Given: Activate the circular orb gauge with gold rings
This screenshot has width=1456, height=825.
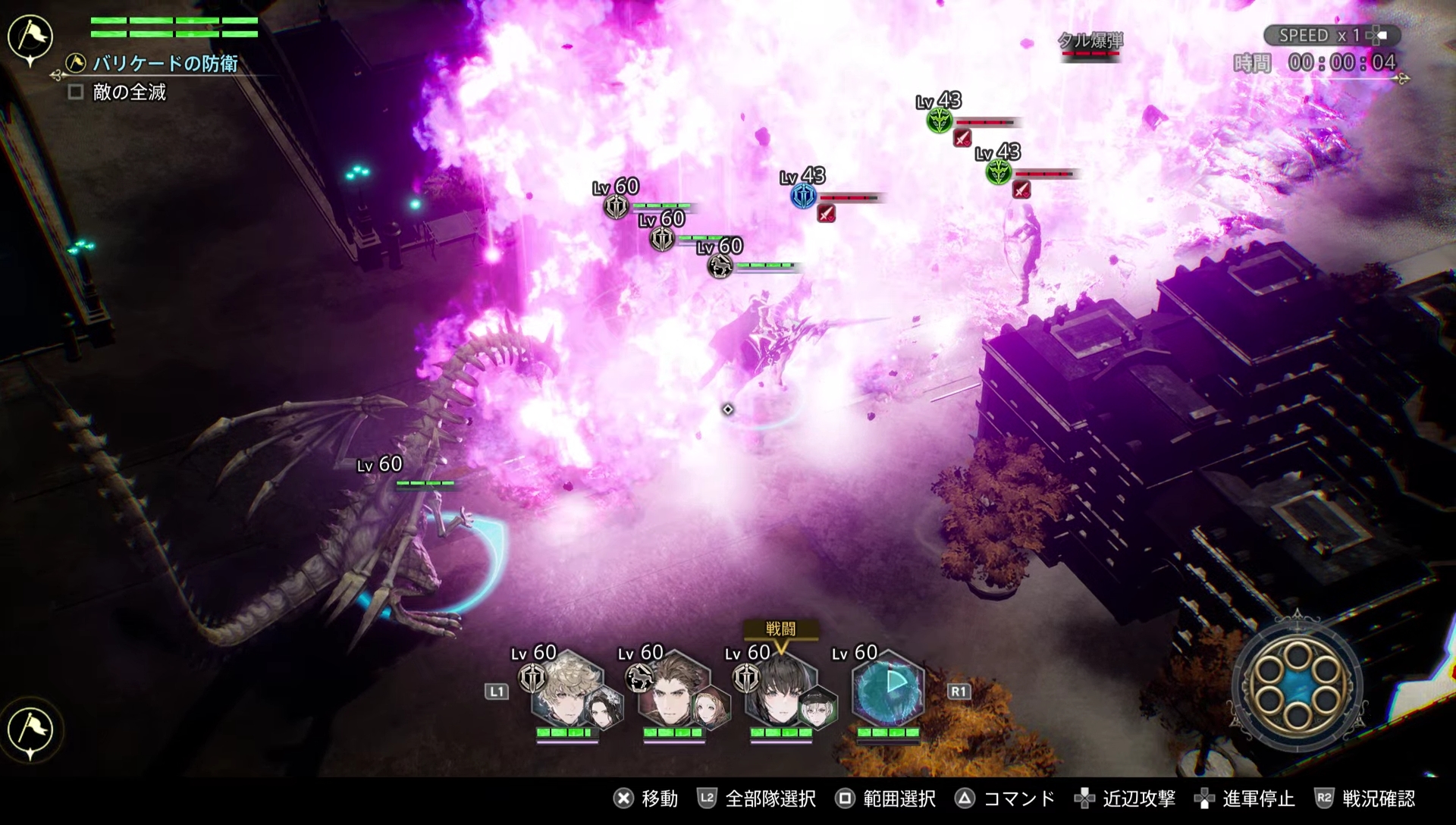Looking at the screenshot, I should [1298, 688].
